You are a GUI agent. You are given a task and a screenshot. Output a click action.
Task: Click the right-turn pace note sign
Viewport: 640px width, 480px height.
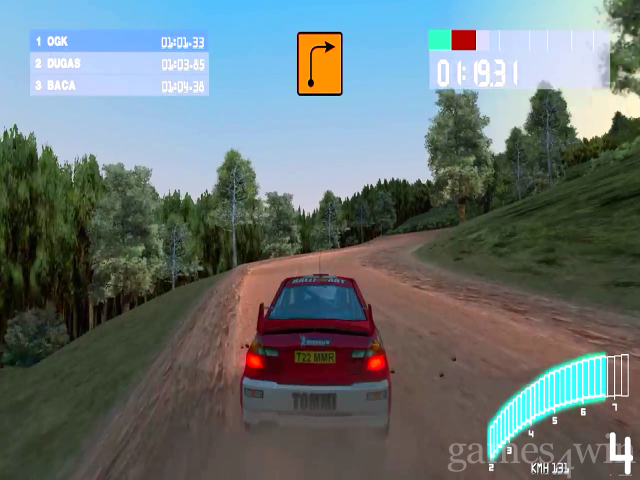coord(320,64)
